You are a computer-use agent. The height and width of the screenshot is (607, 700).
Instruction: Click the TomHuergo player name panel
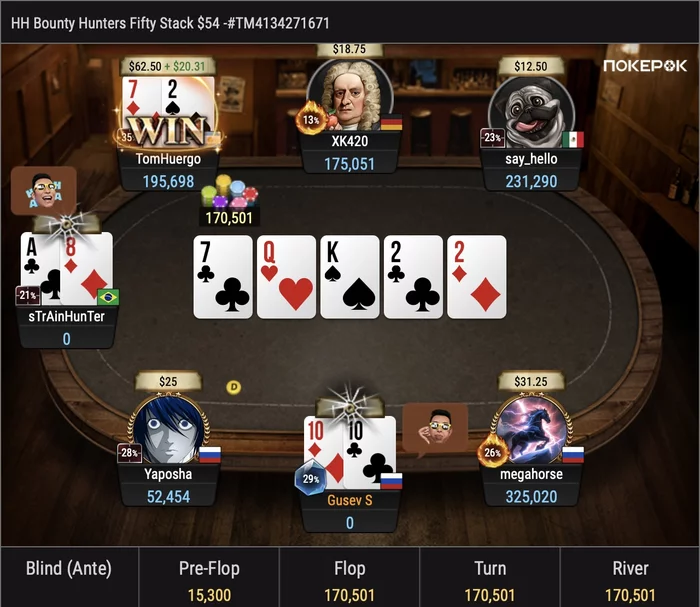[168, 158]
